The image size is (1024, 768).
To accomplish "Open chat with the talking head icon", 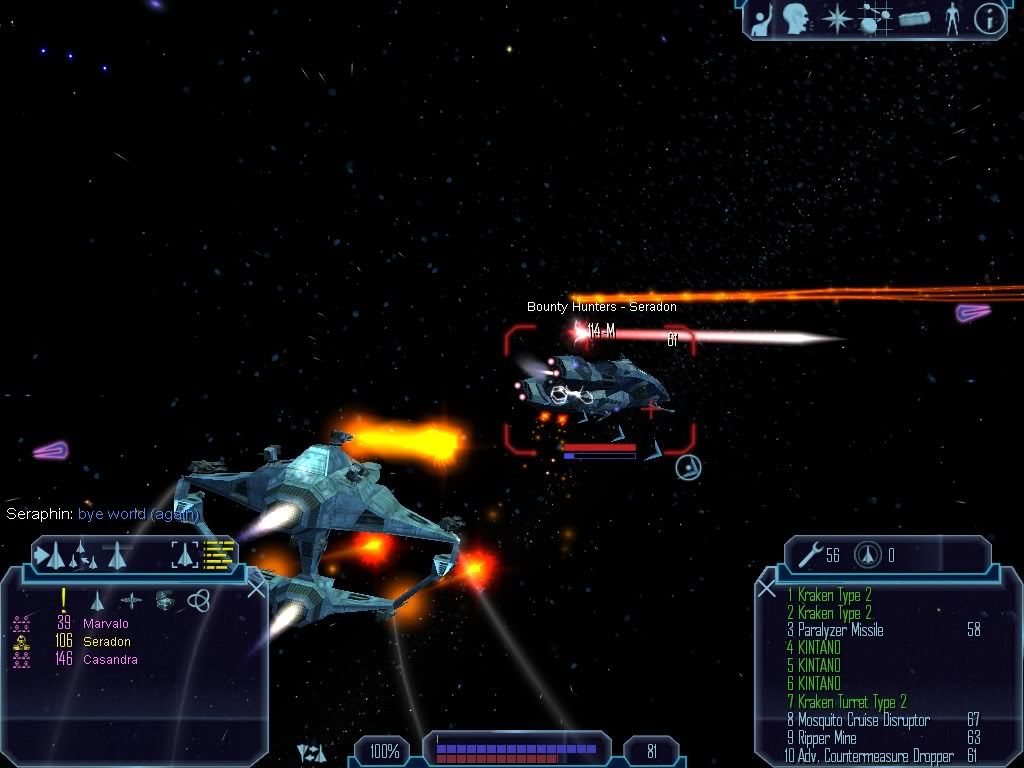I will point(796,18).
